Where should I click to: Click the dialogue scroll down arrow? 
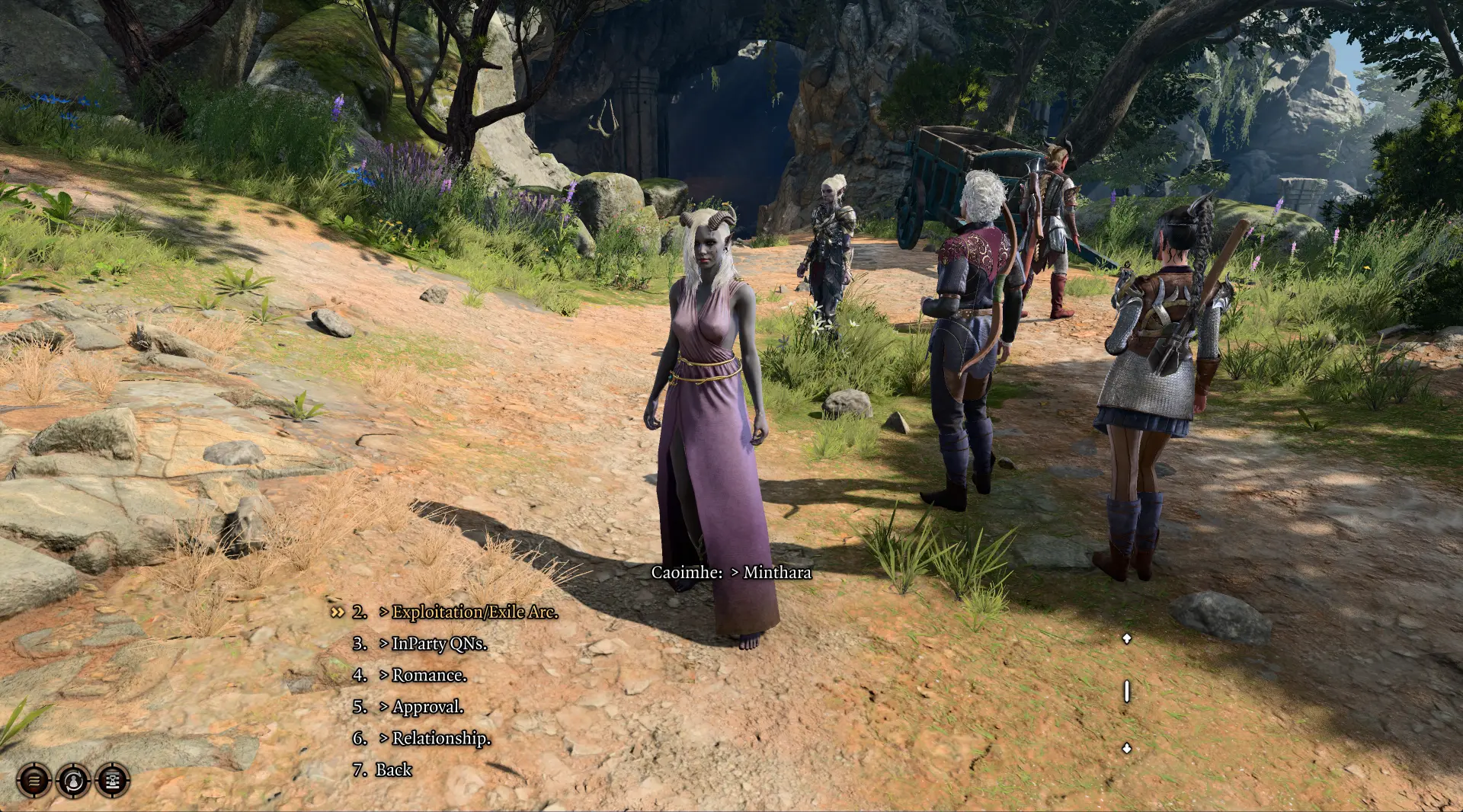pos(1127,749)
